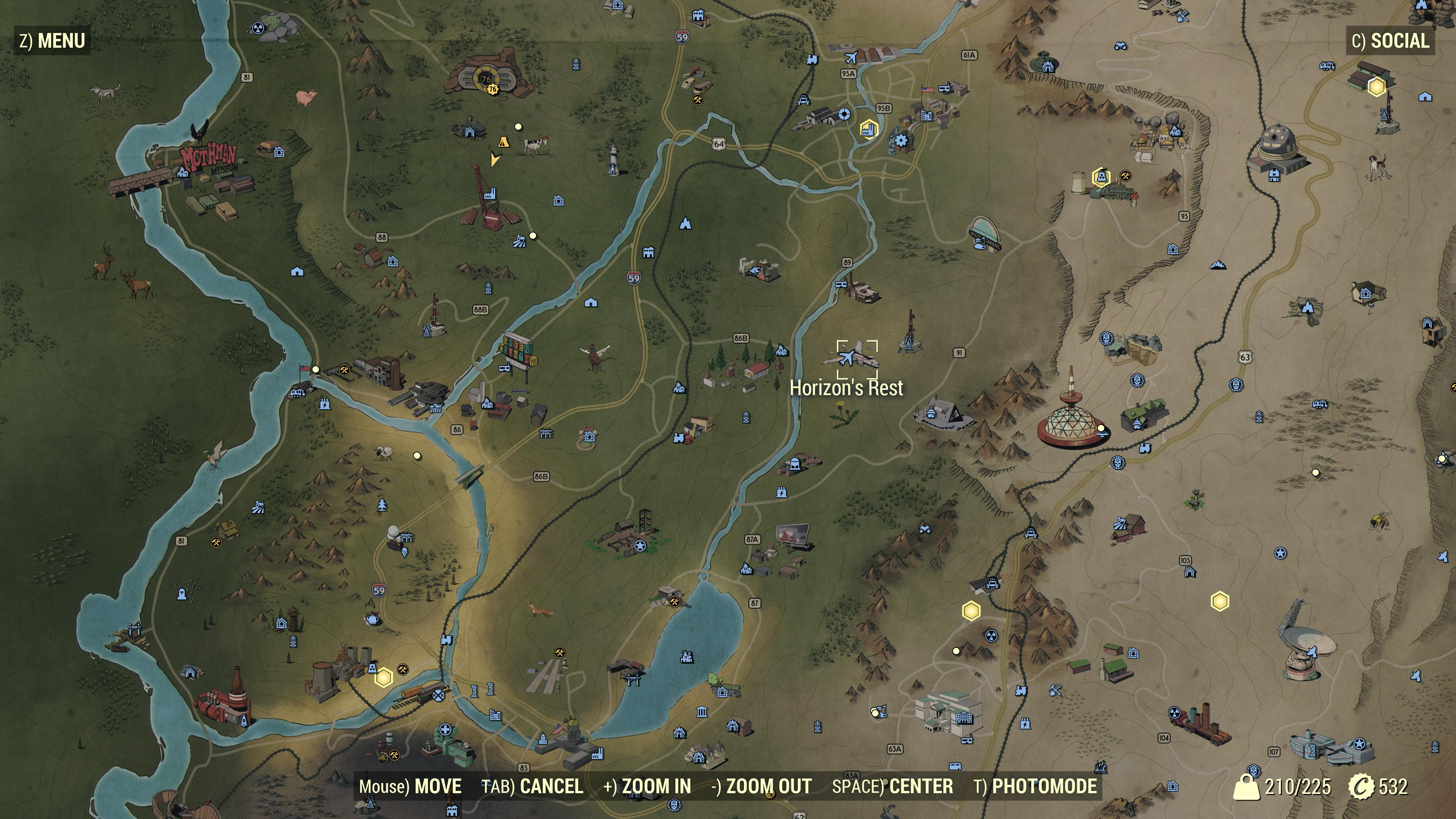Activate Photomode from the bottom bar
This screenshot has height=819, width=1456.
point(1035,786)
